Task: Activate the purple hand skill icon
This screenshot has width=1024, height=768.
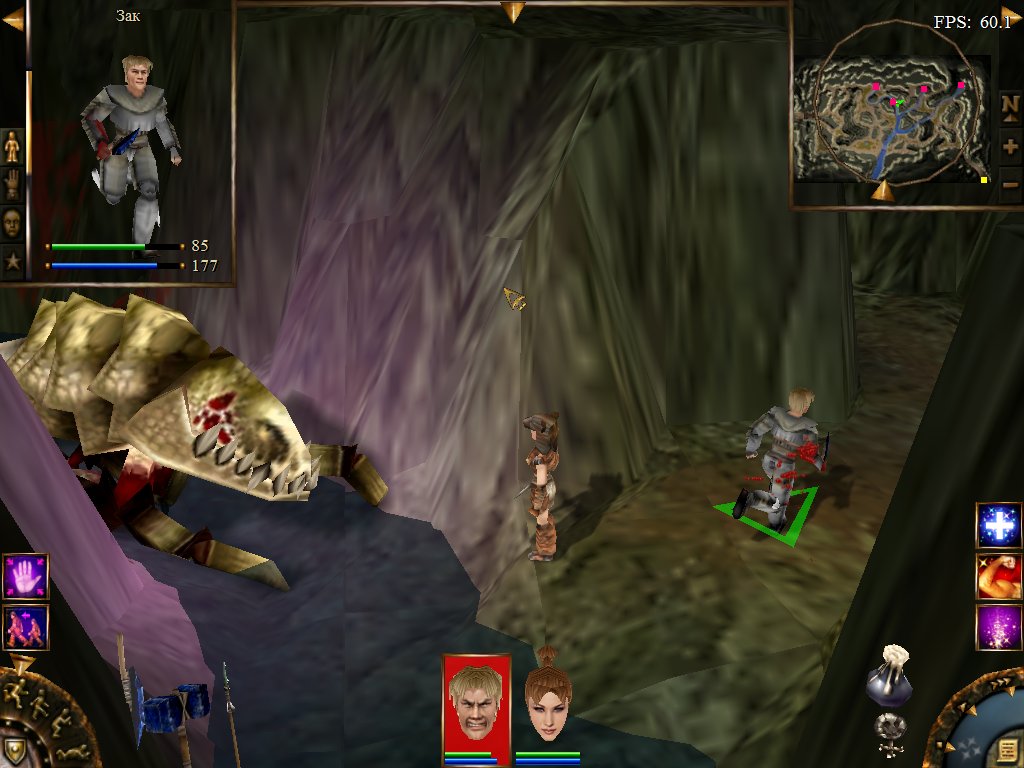Action: click(25, 577)
